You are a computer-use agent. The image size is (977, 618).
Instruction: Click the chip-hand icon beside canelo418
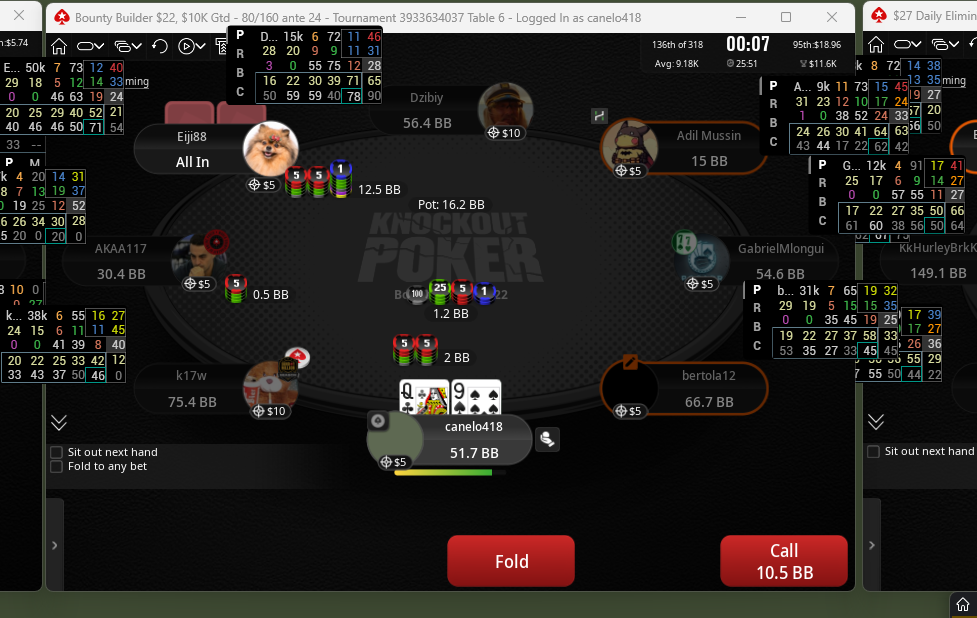click(x=547, y=439)
